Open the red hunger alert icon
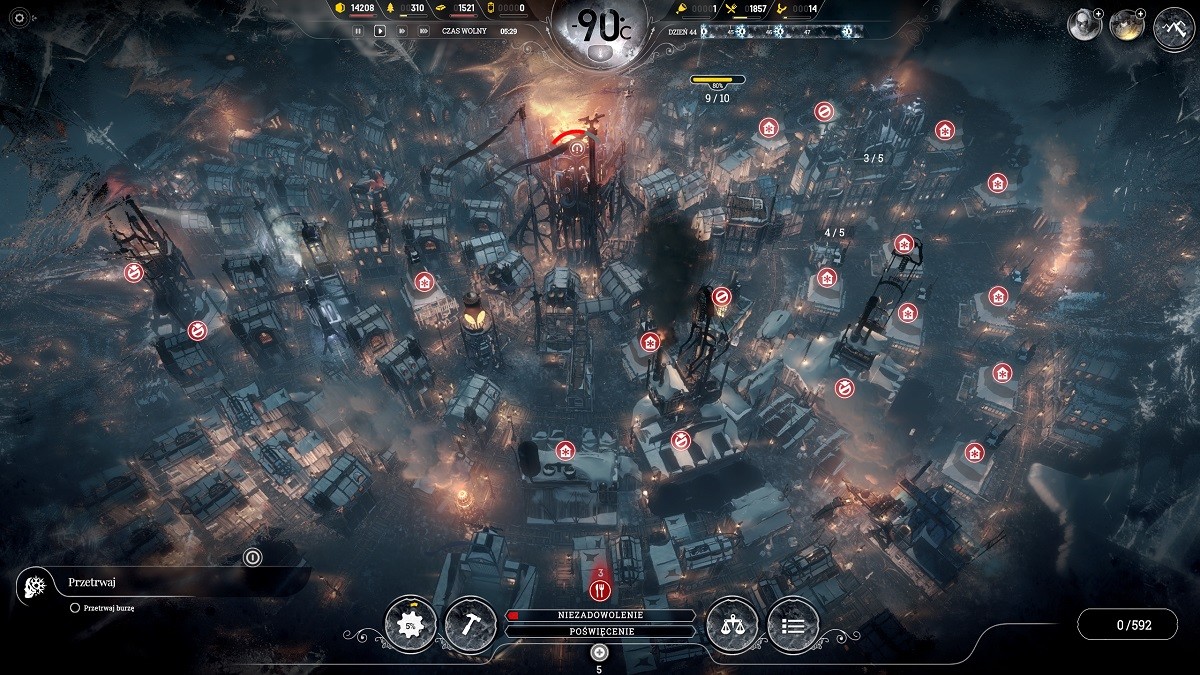 click(600, 591)
